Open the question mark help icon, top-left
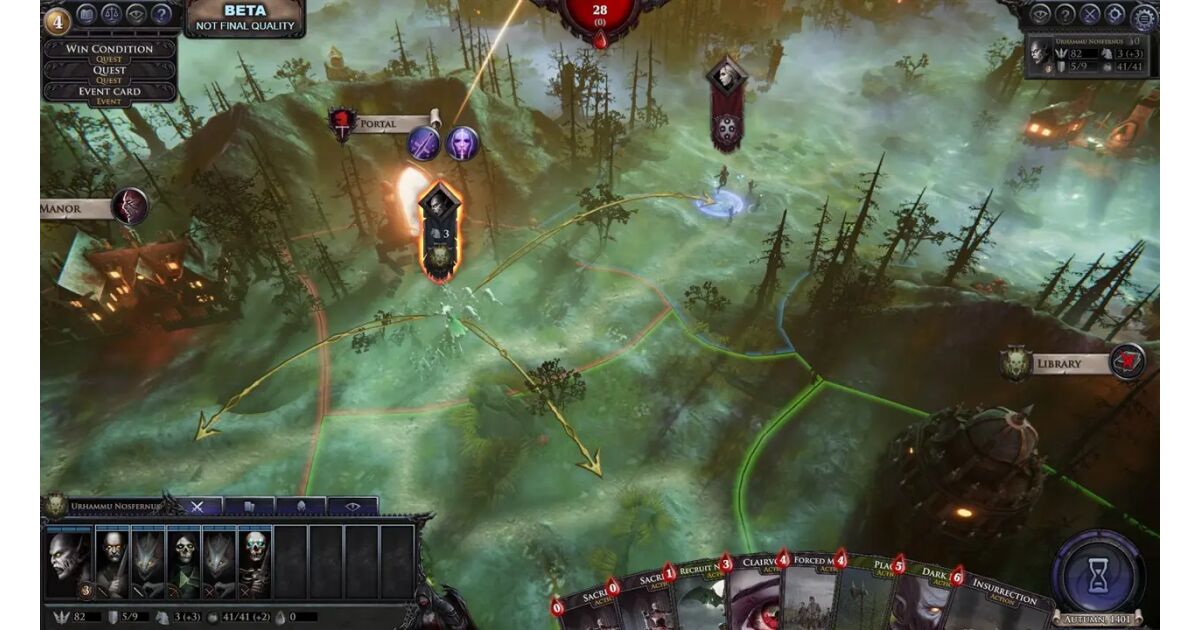 pos(161,15)
